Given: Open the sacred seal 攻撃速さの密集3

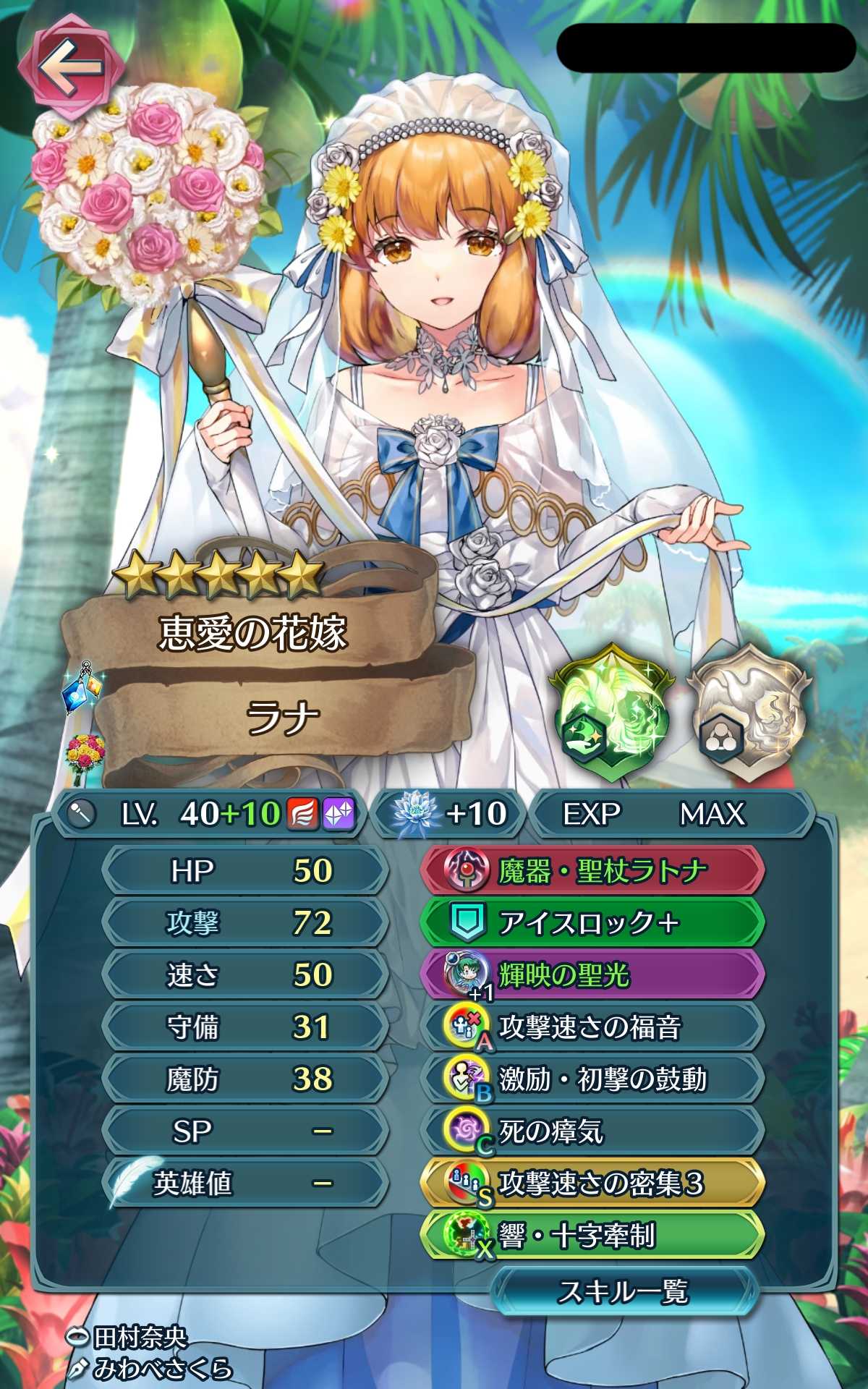Looking at the screenshot, I should tap(592, 1184).
